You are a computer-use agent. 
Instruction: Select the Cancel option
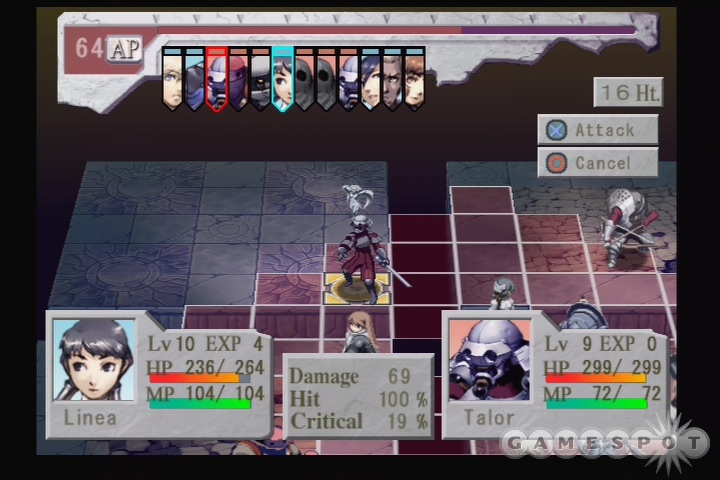click(597, 163)
